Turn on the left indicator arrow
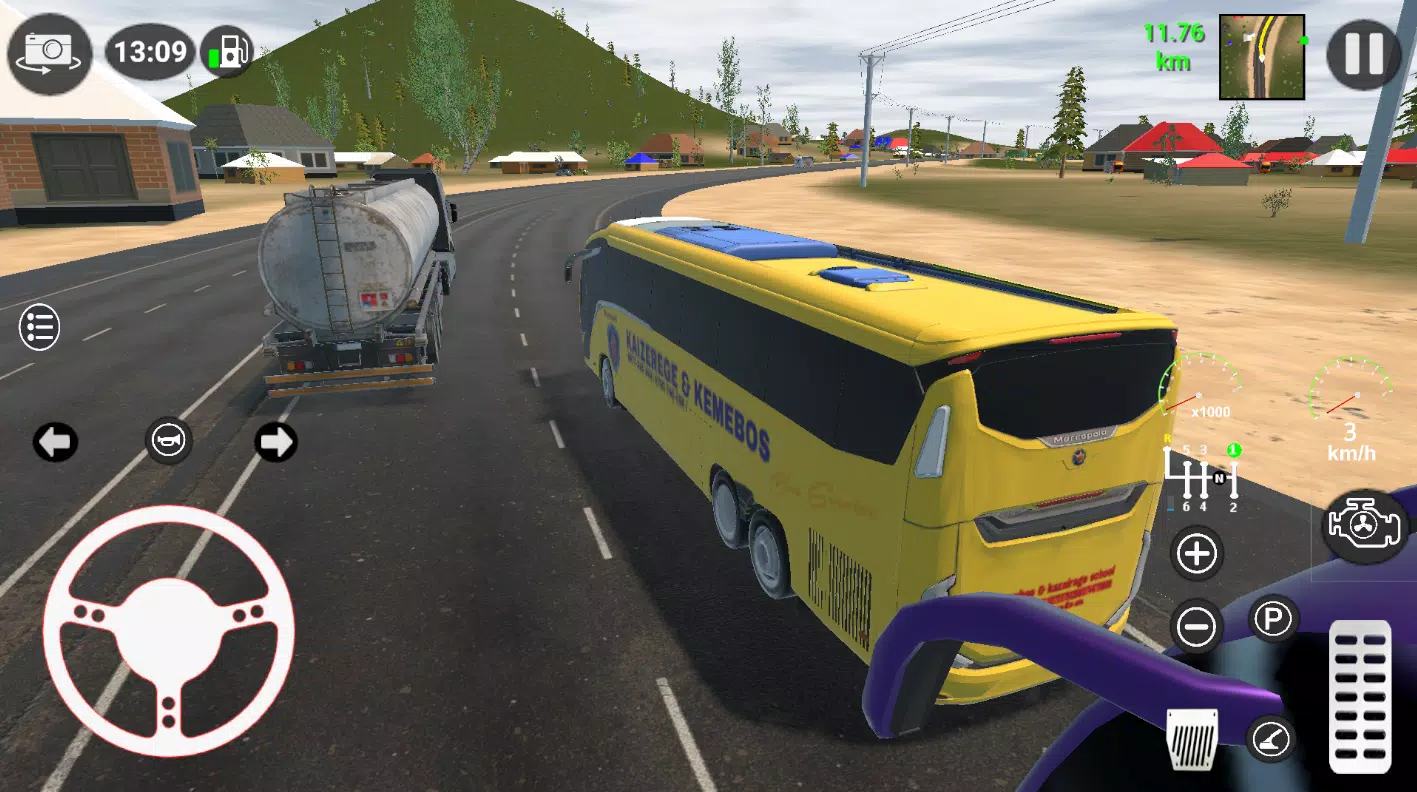The height and width of the screenshot is (792, 1417). 56,443
